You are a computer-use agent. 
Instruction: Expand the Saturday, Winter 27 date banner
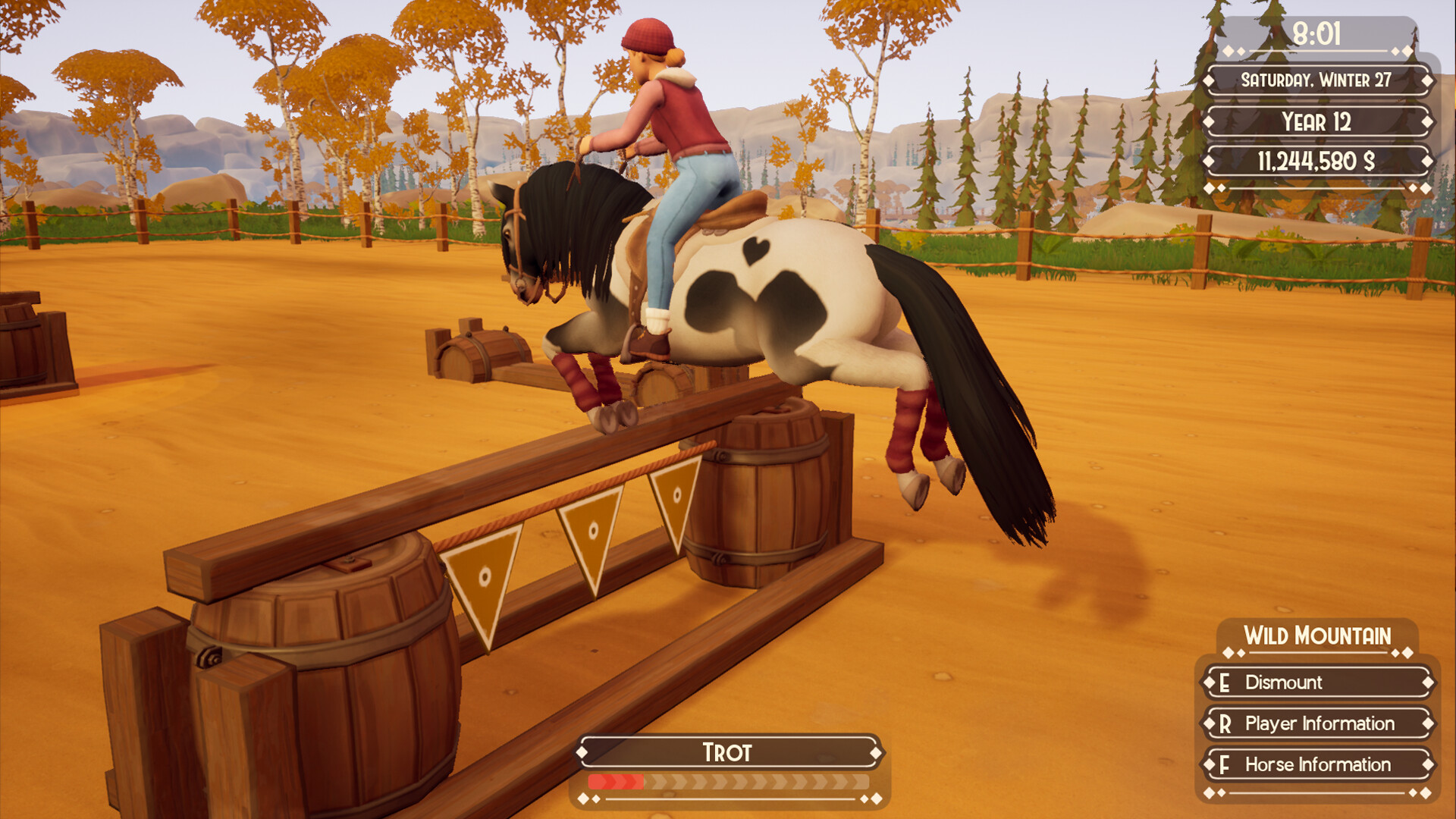pos(1317,79)
